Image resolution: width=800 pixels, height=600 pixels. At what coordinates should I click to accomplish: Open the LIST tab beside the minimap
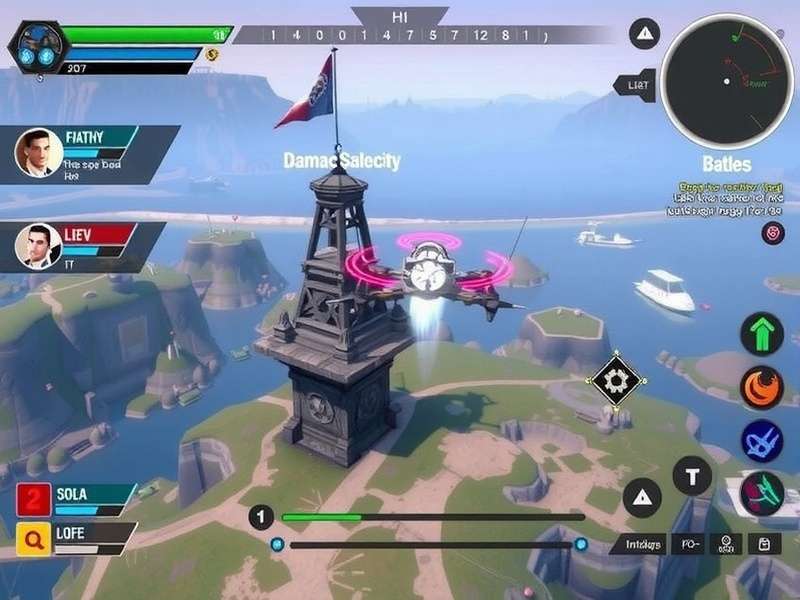637,86
